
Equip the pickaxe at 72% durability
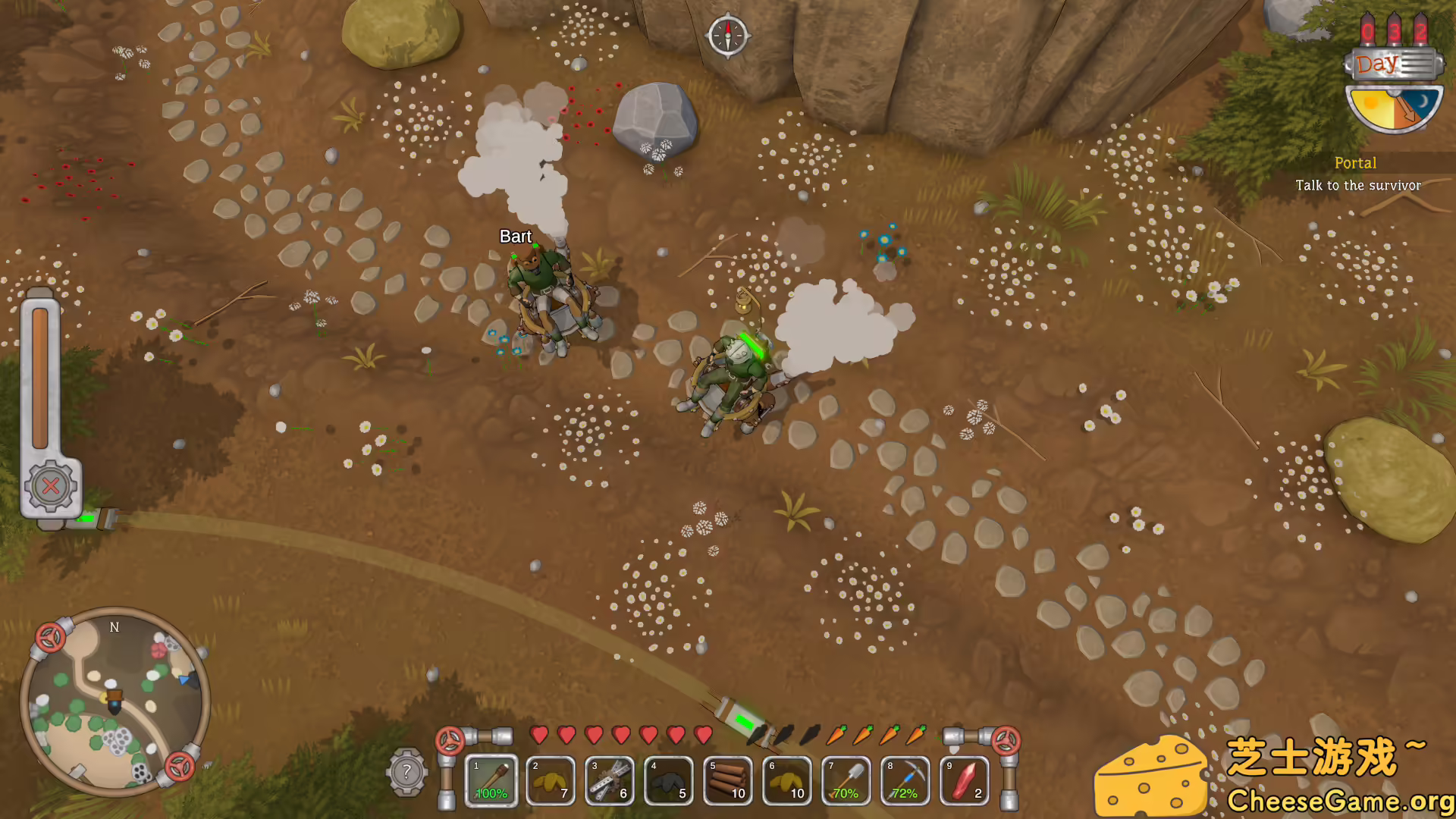click(905, 781)
